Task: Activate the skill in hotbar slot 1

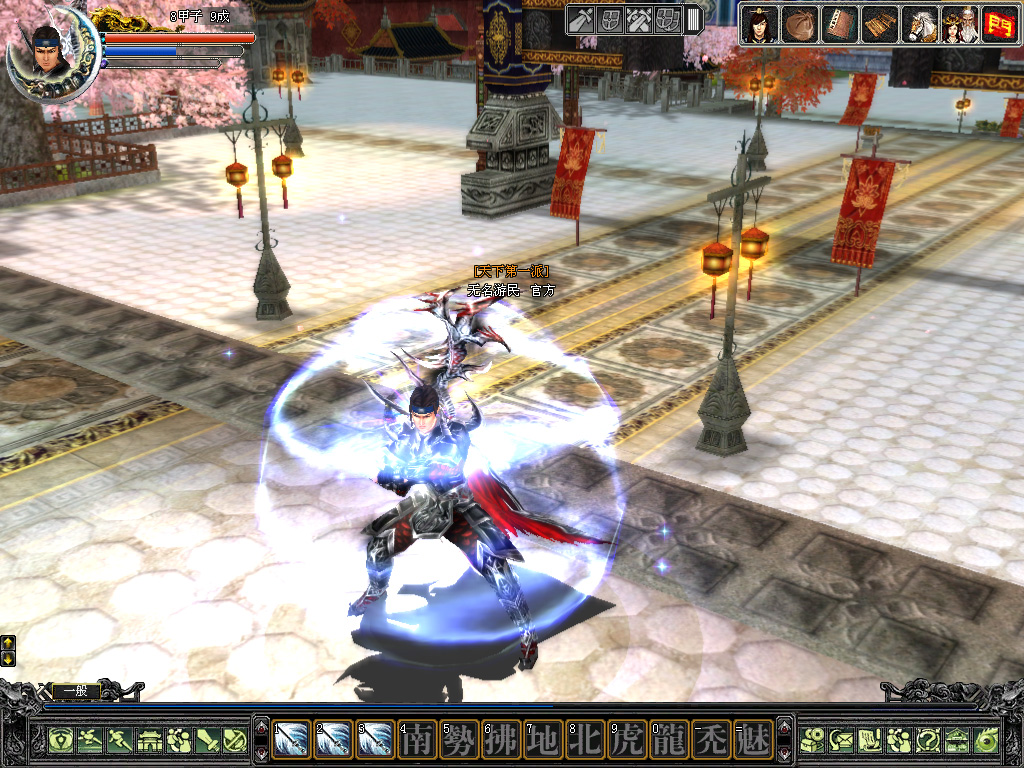Action: (292, 739)
